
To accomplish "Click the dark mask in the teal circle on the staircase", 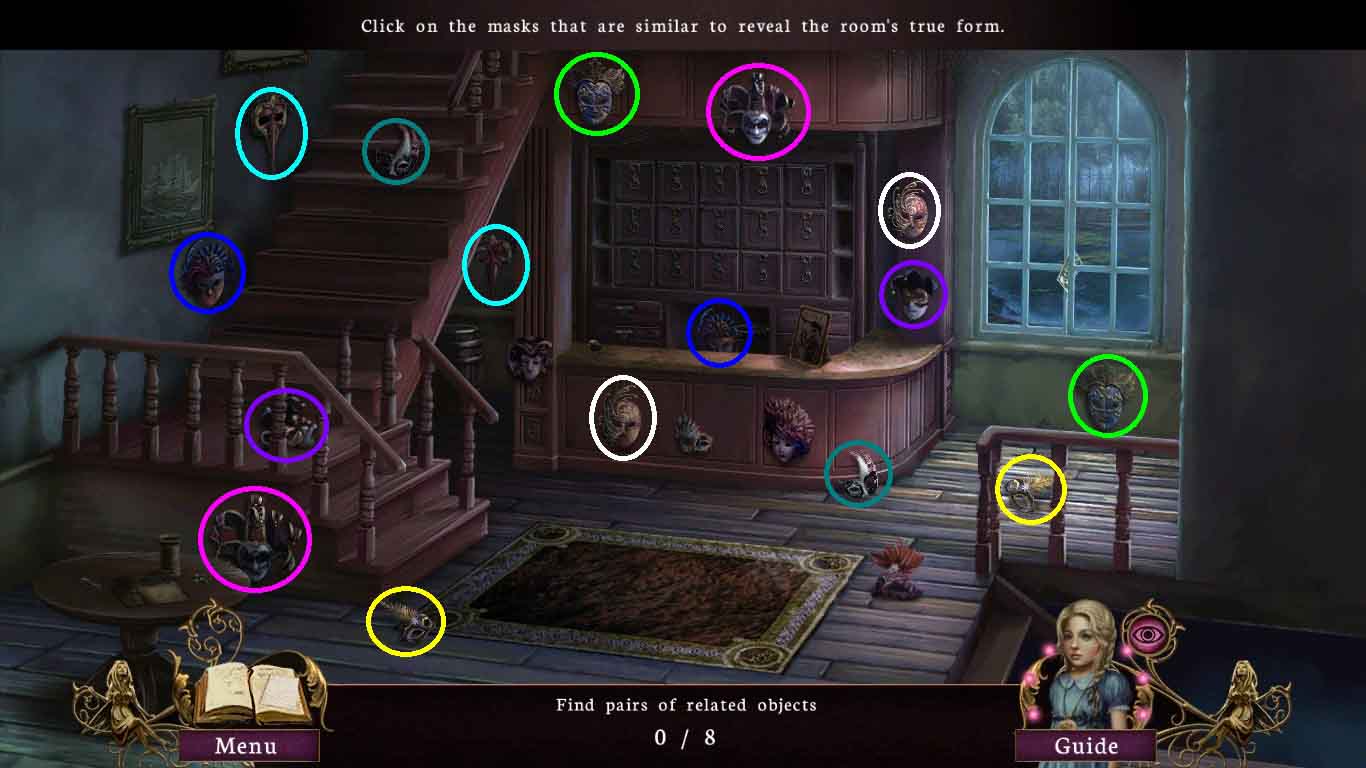I will click(396, 152).
